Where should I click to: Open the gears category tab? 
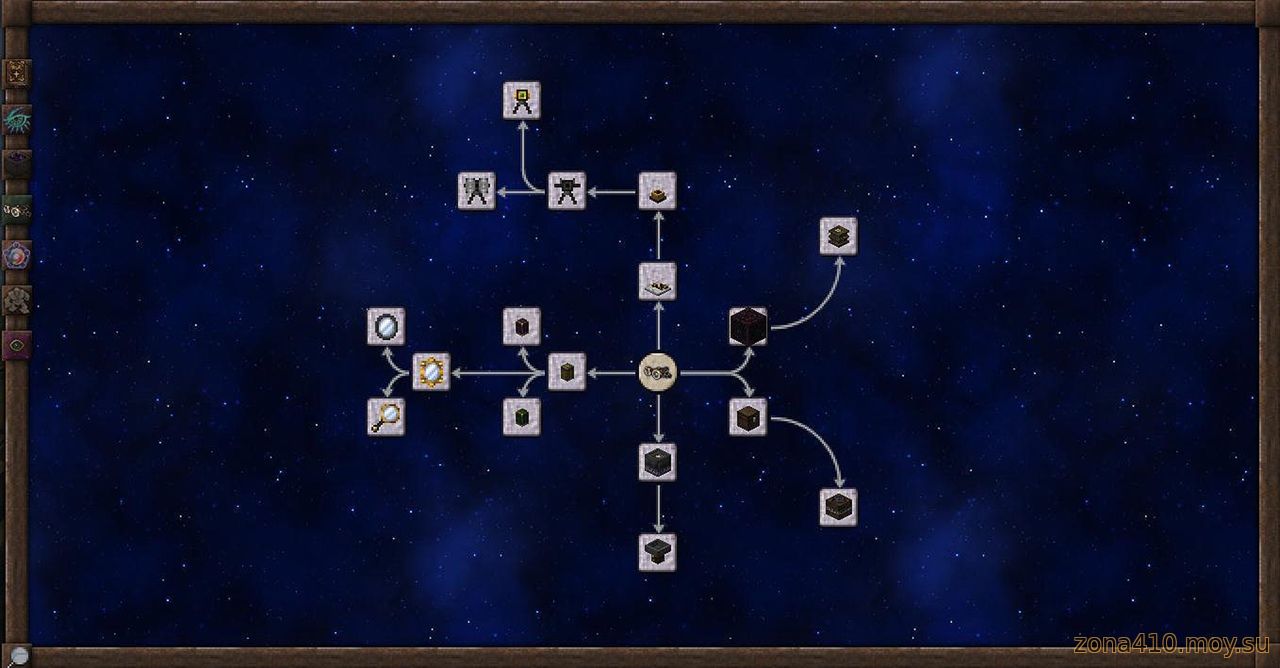pyautogui.click(x=18, y=209)
